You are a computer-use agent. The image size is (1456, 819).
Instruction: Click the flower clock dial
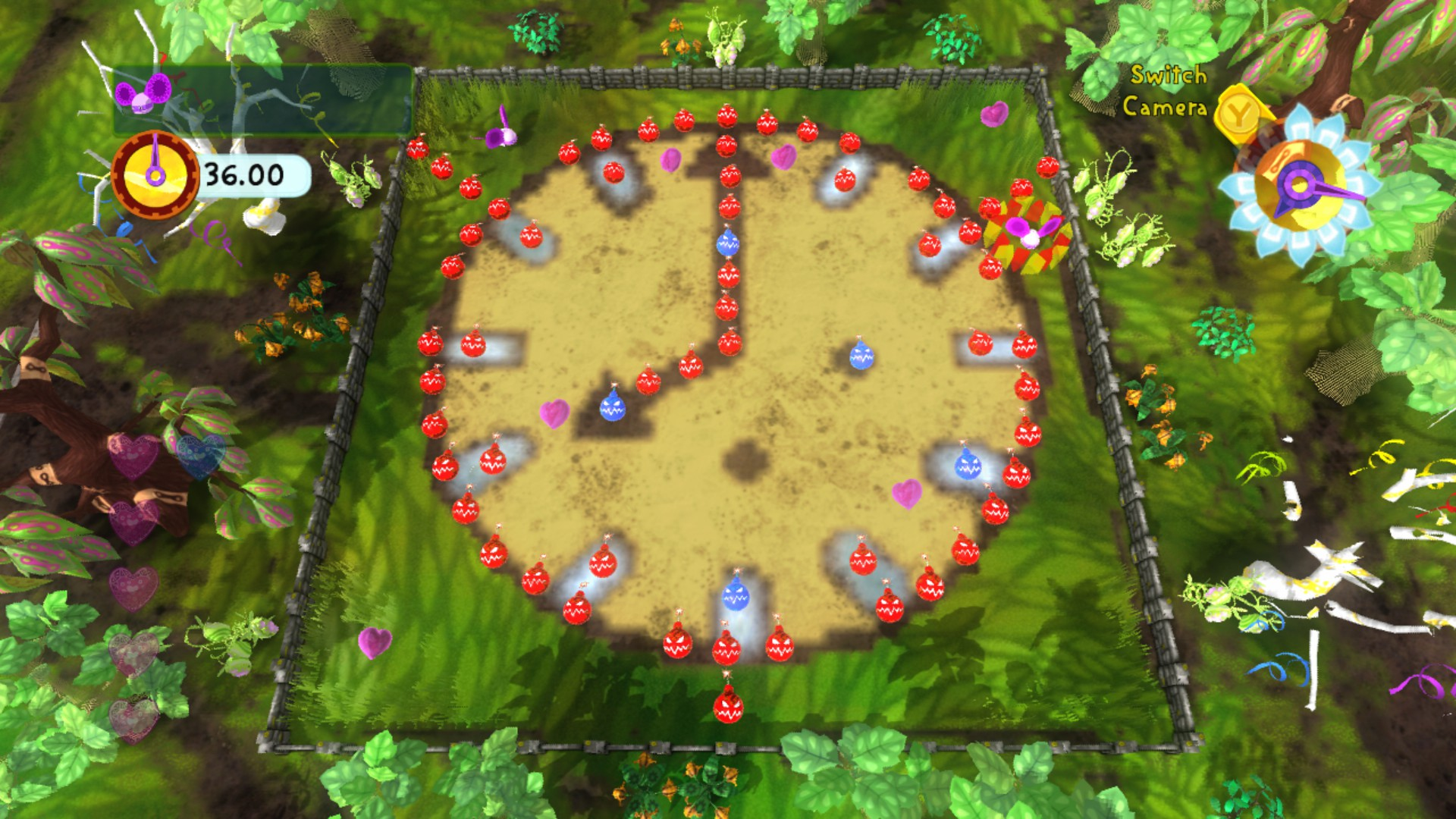[1300, 186]
